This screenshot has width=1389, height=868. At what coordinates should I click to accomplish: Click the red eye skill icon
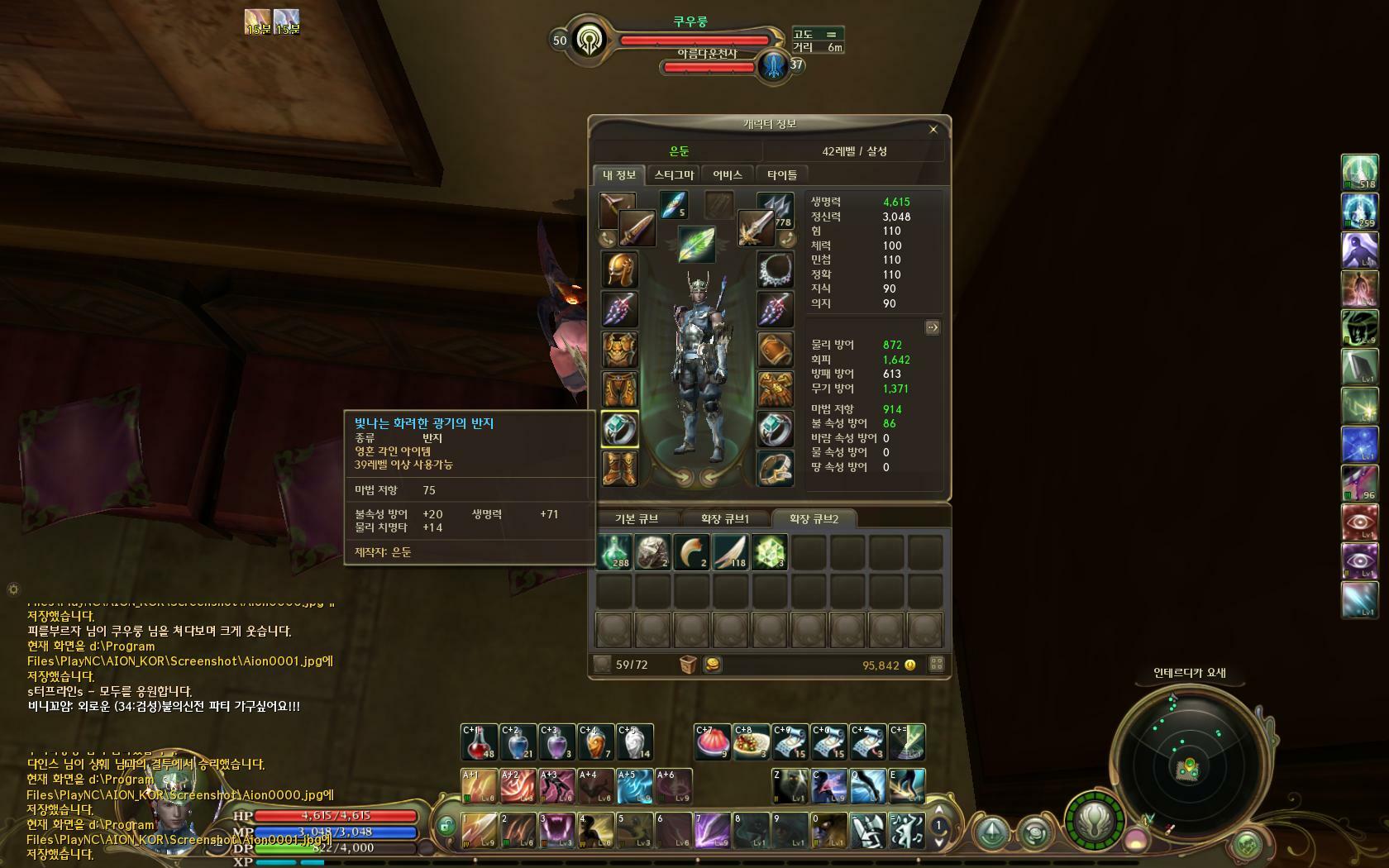1359,522
